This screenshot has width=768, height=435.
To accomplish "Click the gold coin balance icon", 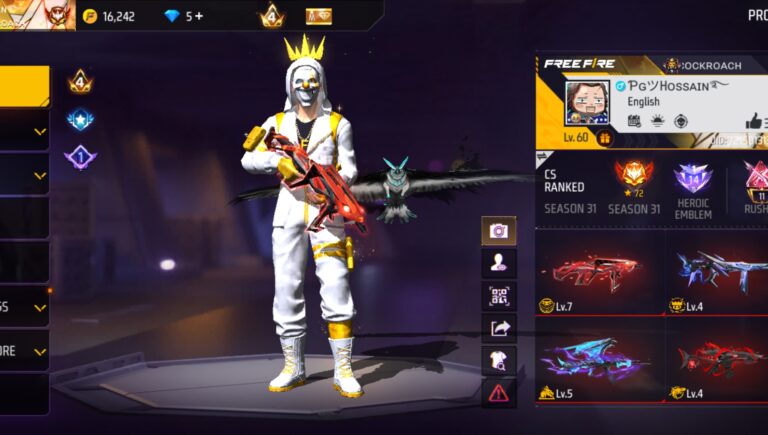I will pyautogui.click(x=90, y=16).
